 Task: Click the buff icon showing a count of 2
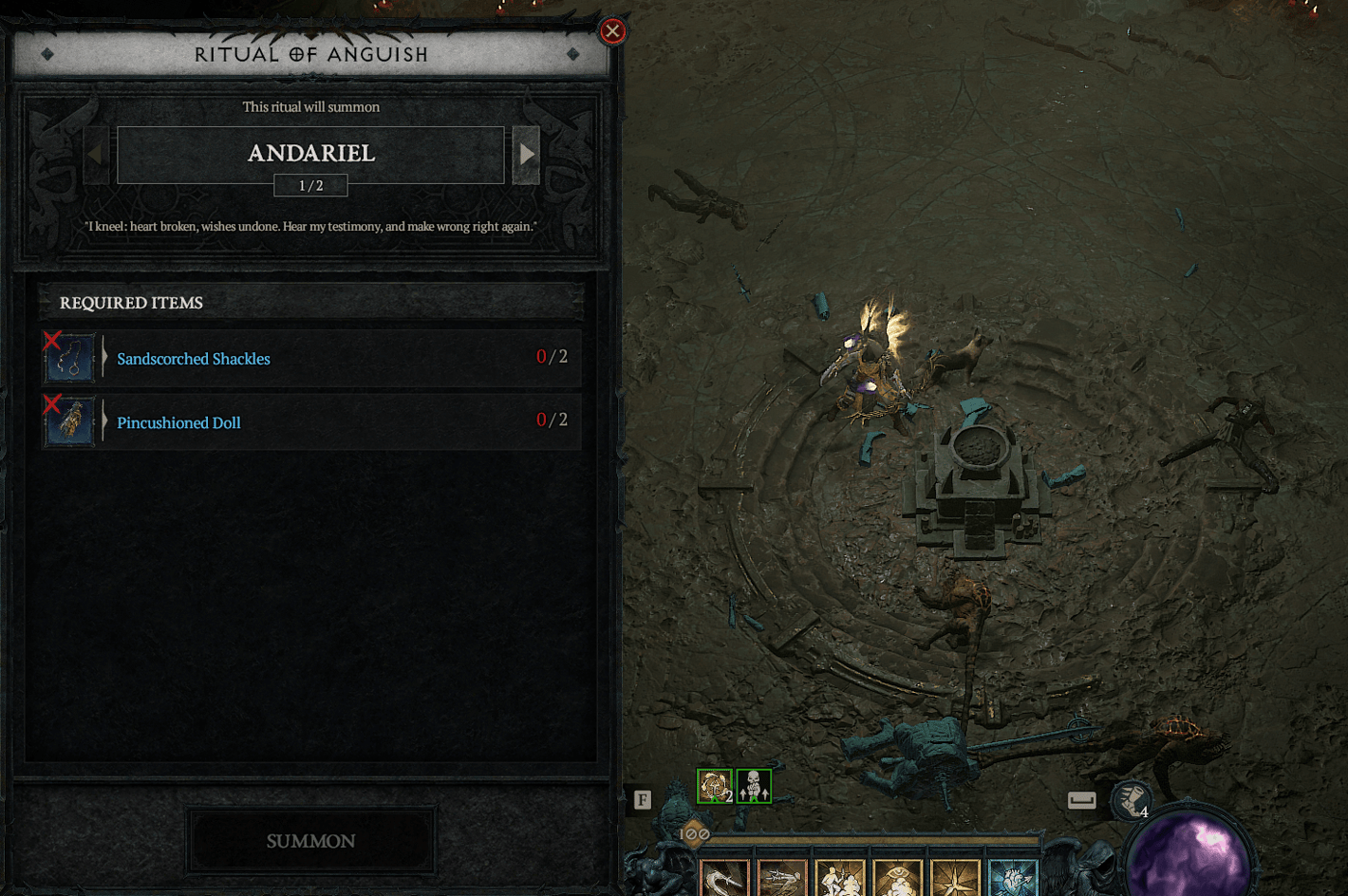713,784
